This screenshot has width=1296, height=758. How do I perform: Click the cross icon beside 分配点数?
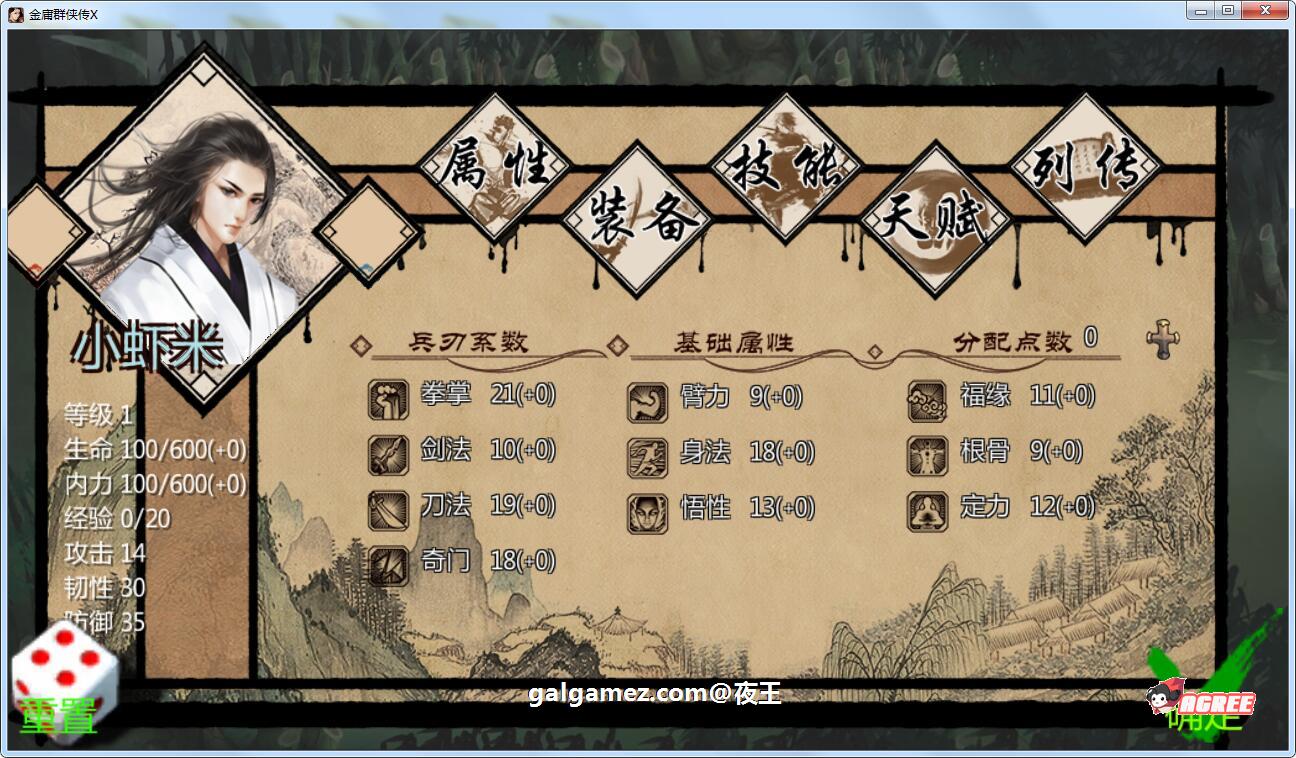(x=1163, y=339)
